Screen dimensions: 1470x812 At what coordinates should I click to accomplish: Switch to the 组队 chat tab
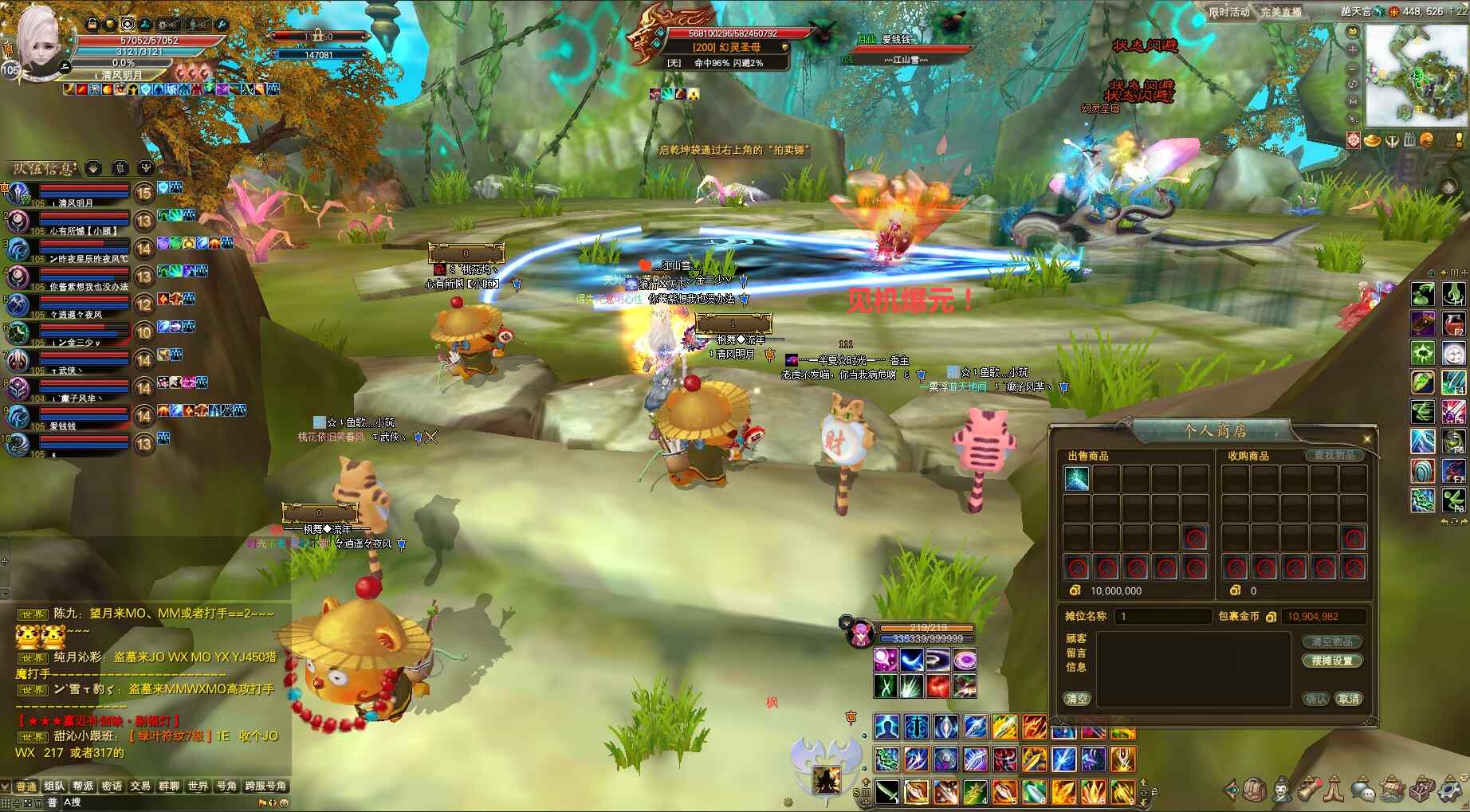tap(54, 787)
